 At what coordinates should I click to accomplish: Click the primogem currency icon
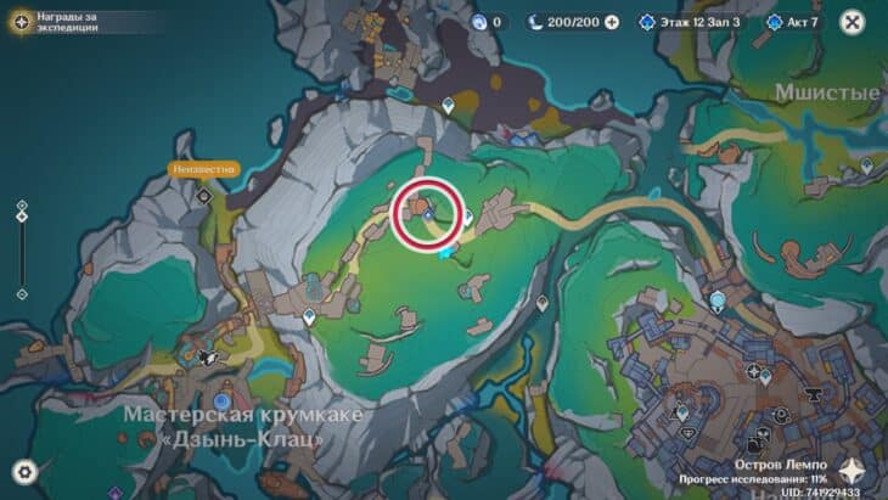tap(478, 22)
